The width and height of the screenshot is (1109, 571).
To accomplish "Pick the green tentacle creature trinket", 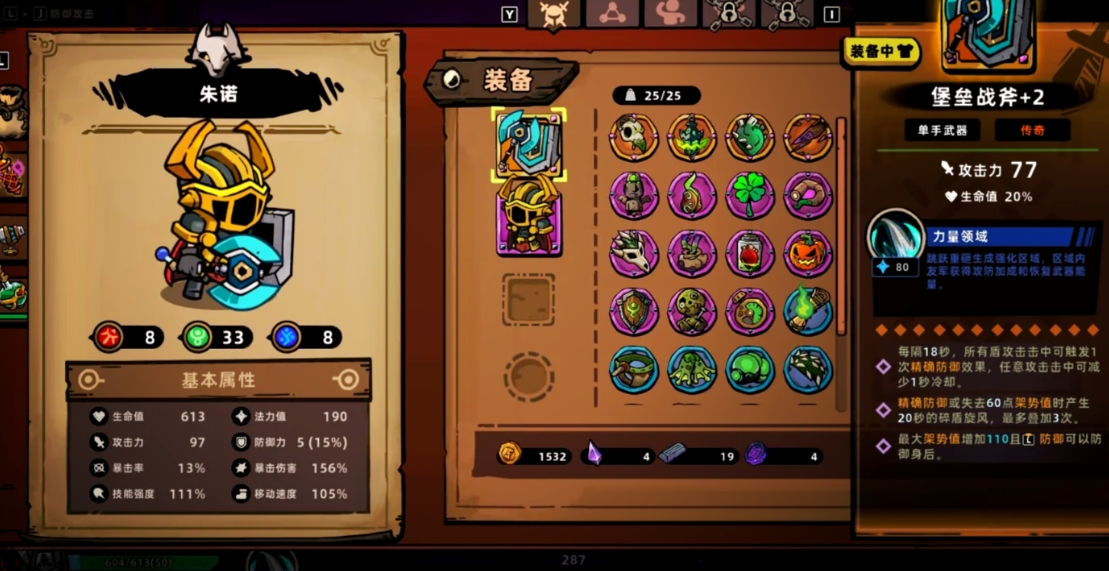I will (692, 369).
